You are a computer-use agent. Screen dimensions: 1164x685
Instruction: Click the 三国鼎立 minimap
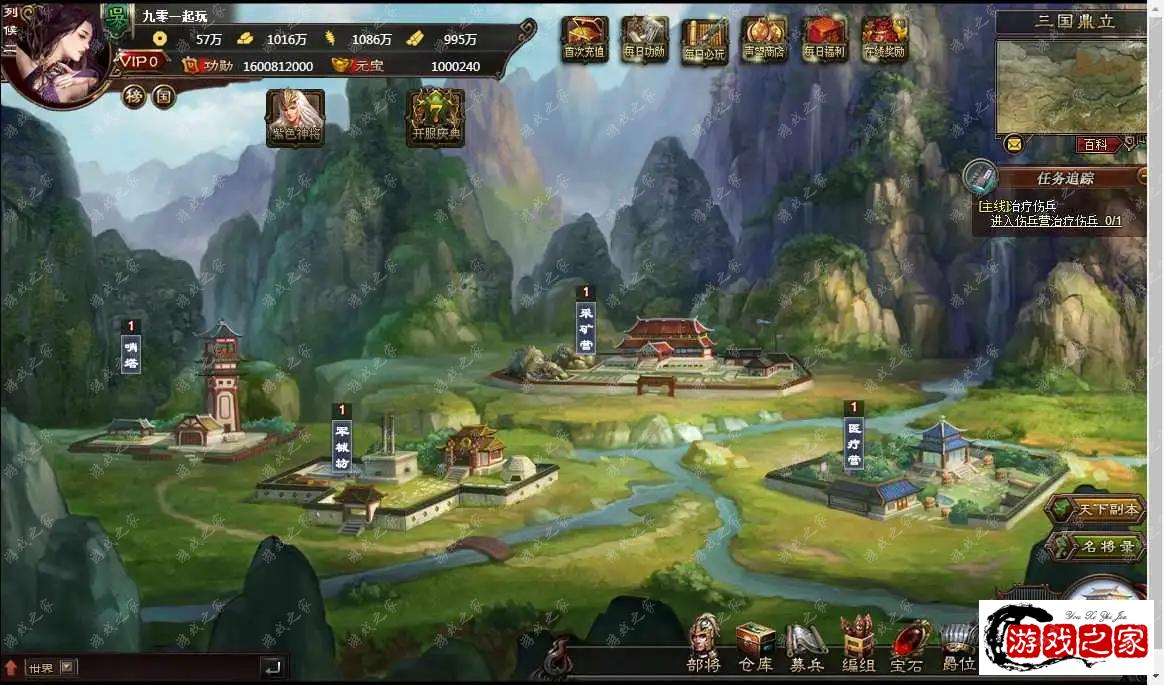coord(1072,85)
